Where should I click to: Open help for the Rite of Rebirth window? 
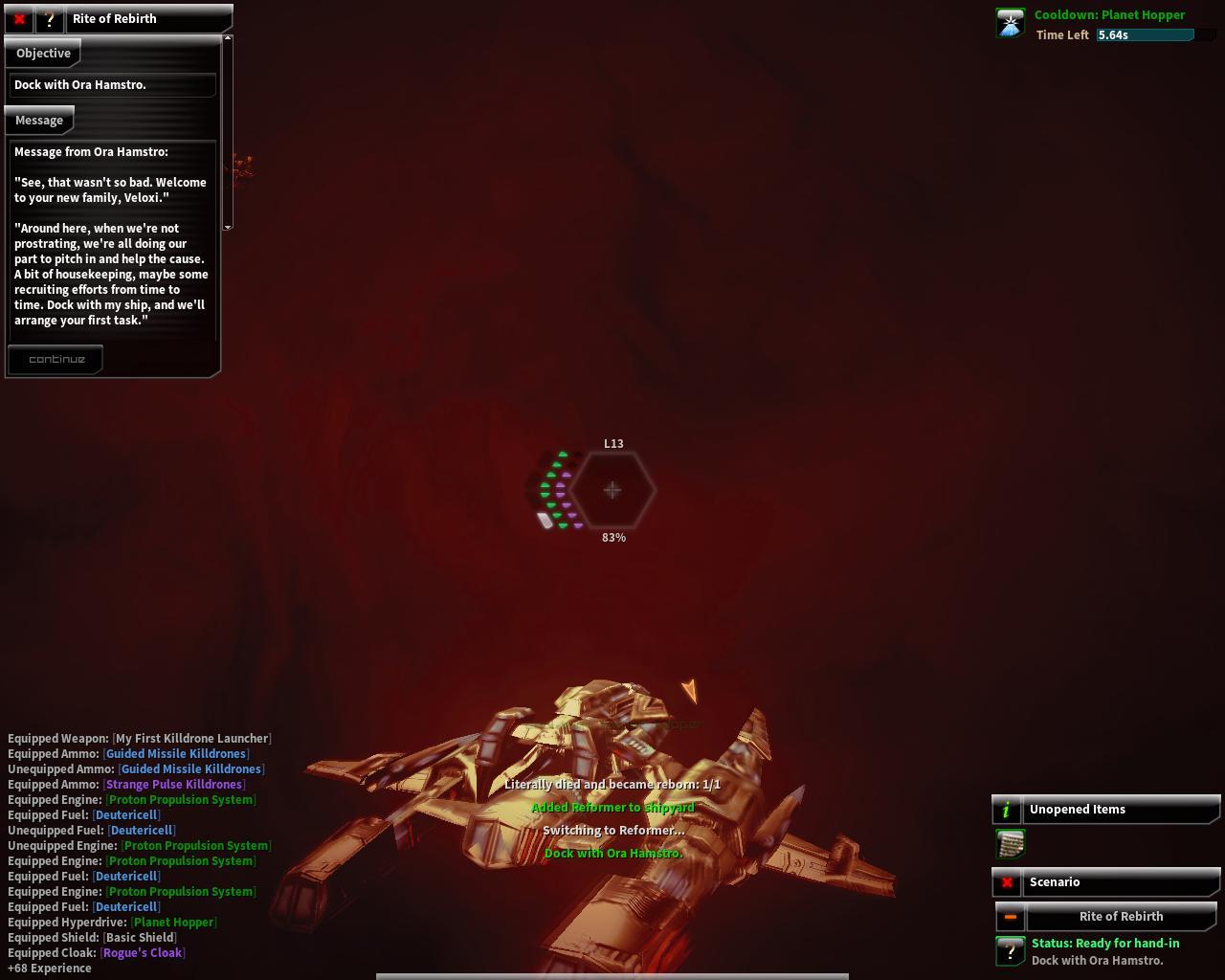tap(49, 19)
